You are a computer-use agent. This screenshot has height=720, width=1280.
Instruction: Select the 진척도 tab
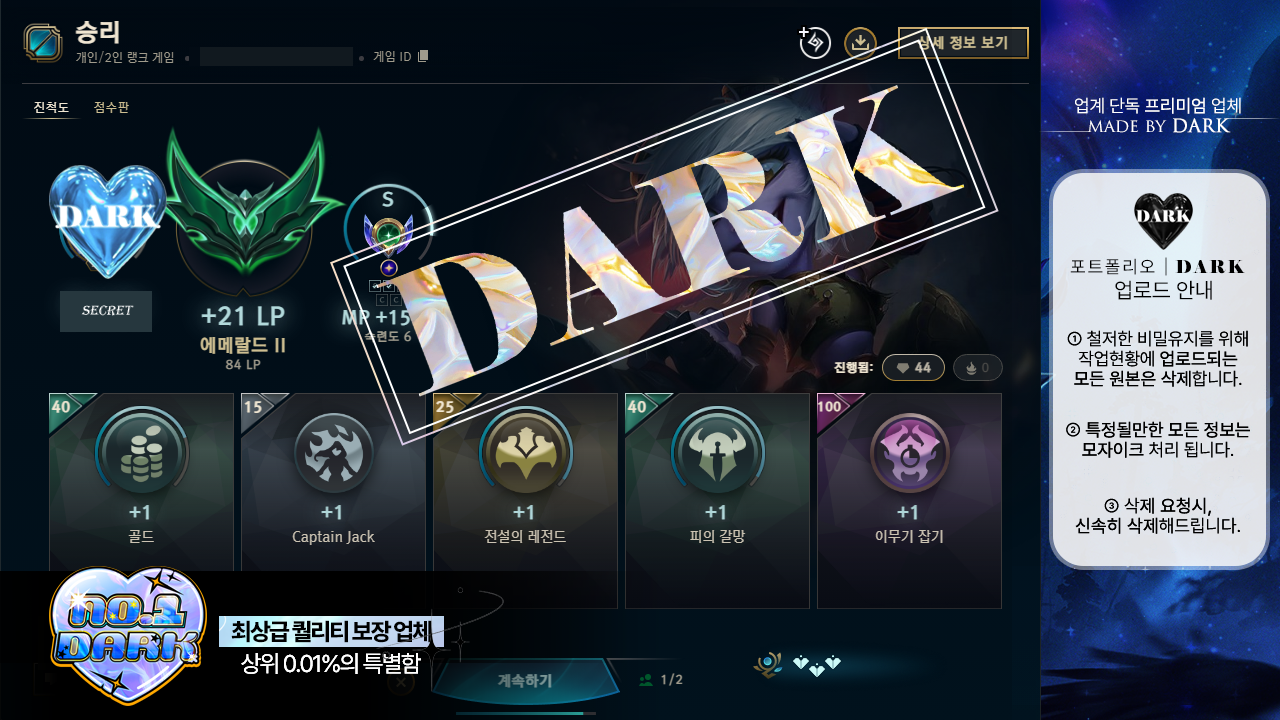tap(52, 106)
